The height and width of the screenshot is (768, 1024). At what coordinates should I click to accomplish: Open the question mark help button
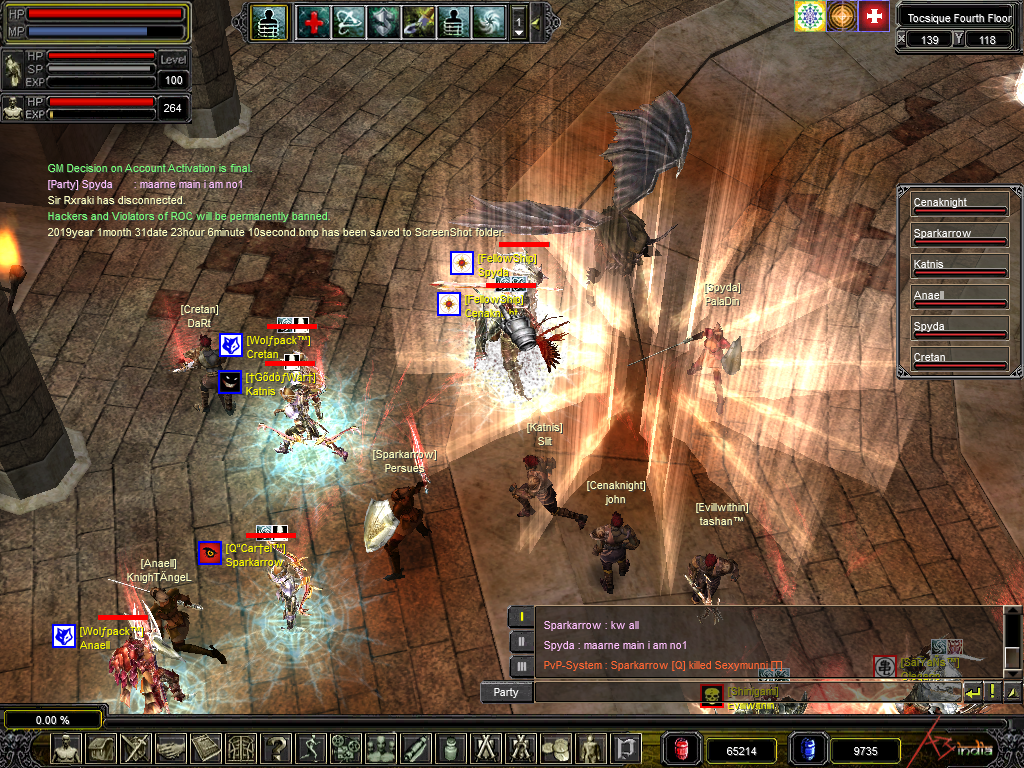tap(277, 748)
